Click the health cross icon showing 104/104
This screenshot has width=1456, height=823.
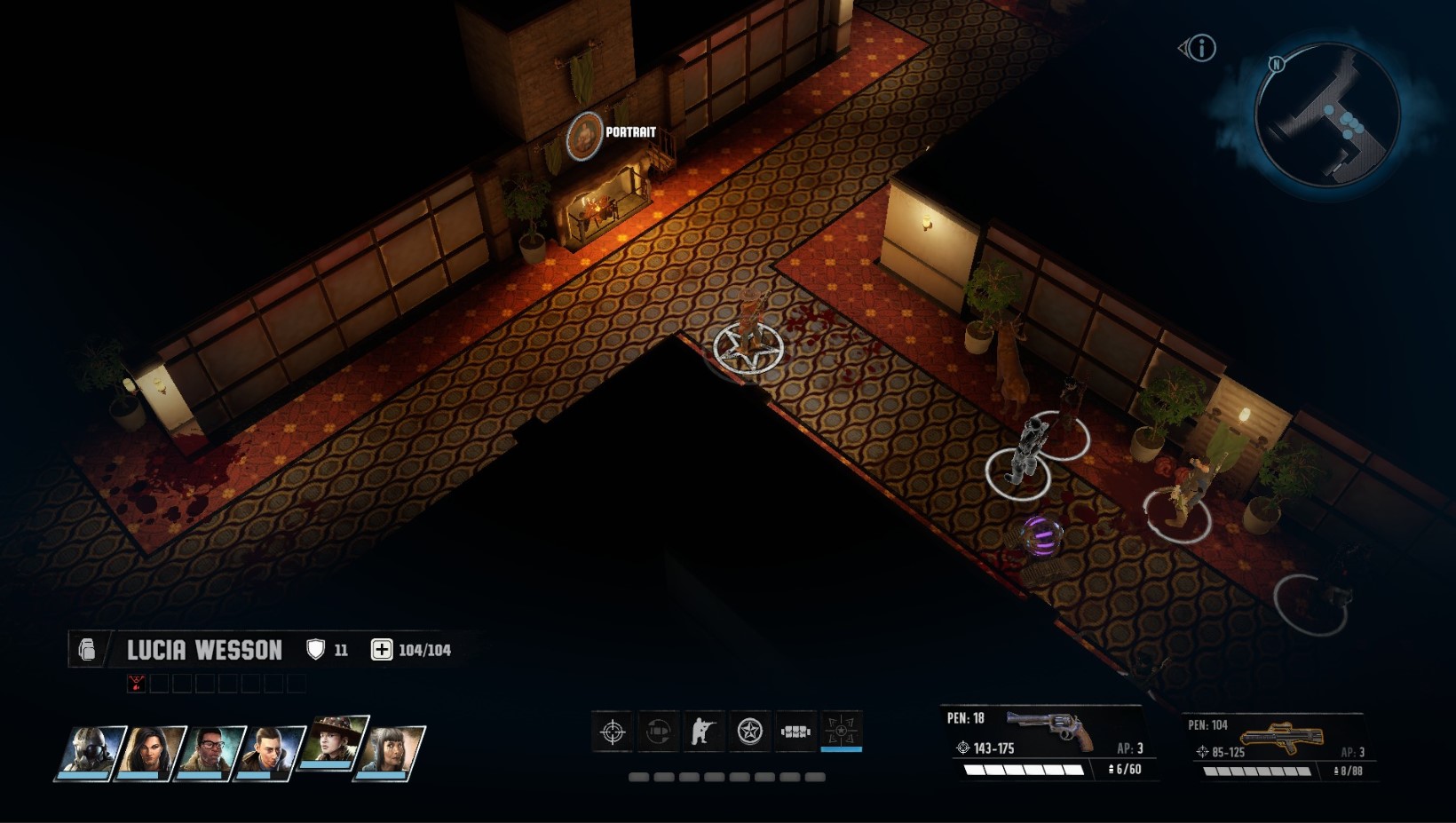[x=382, y=649]
